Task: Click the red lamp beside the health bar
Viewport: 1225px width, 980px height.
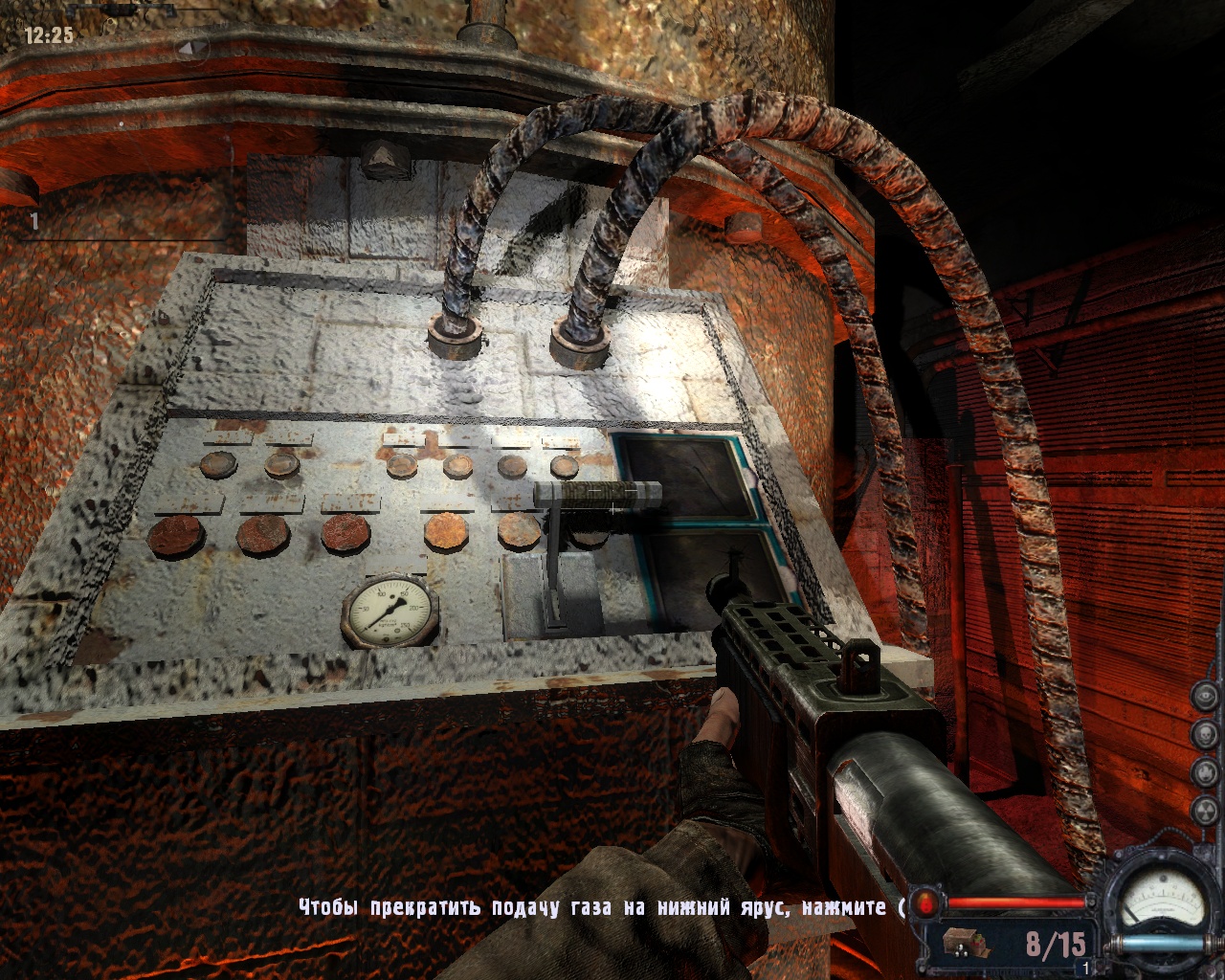Action: click(925, 902)
